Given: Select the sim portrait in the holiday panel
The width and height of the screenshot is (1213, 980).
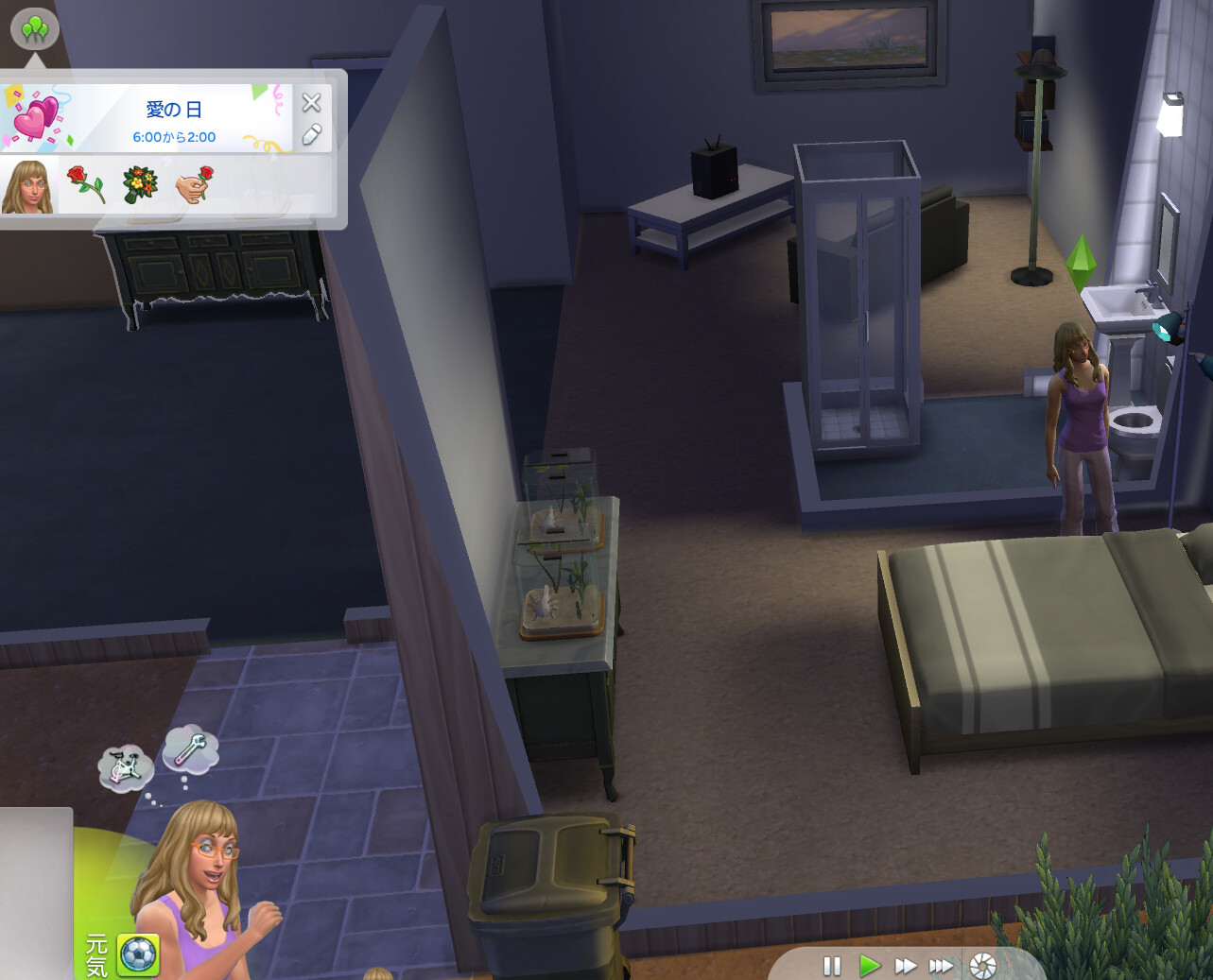Looking at the screenshot, I should click(x=27, y=186).
